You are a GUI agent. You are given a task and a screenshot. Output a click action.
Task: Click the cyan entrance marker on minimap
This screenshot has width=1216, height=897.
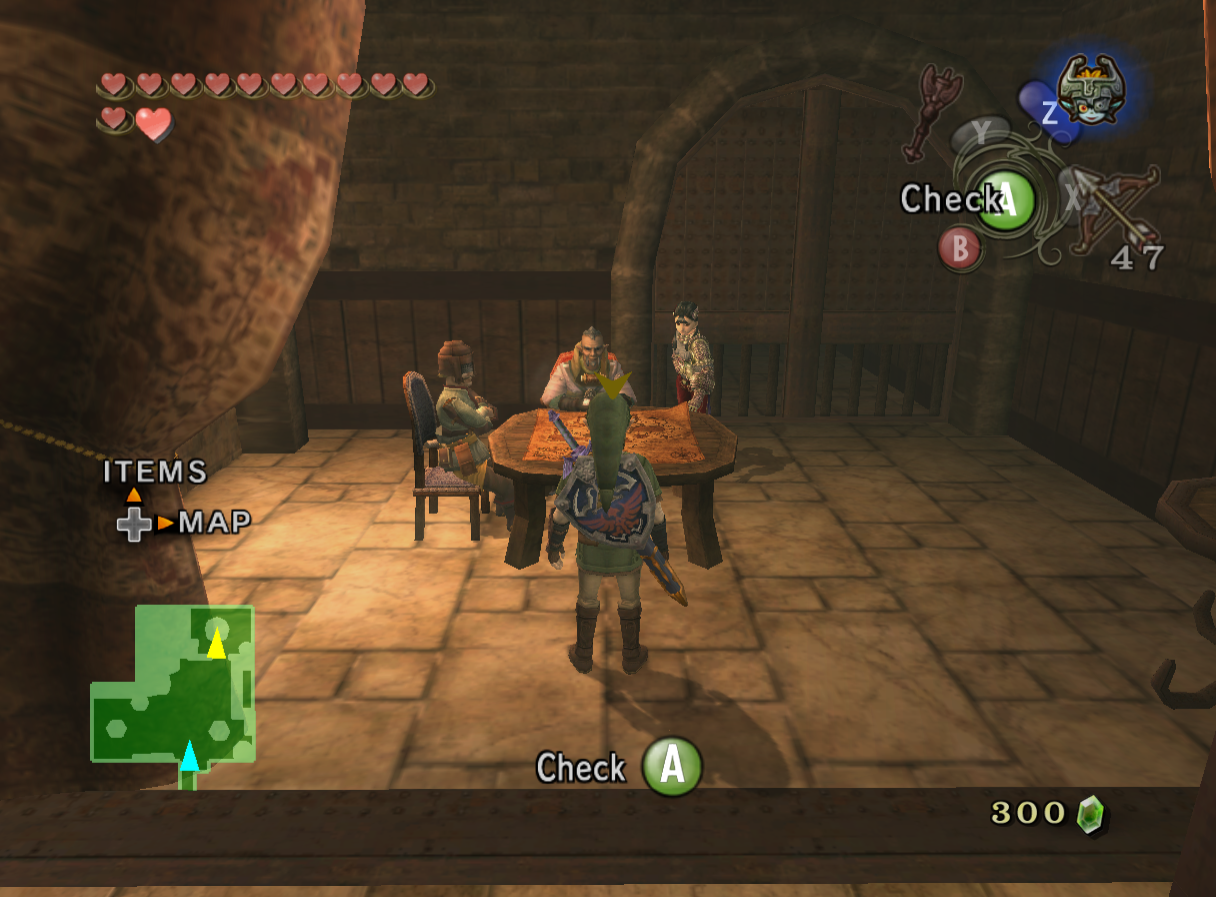(x=189, y=755)
